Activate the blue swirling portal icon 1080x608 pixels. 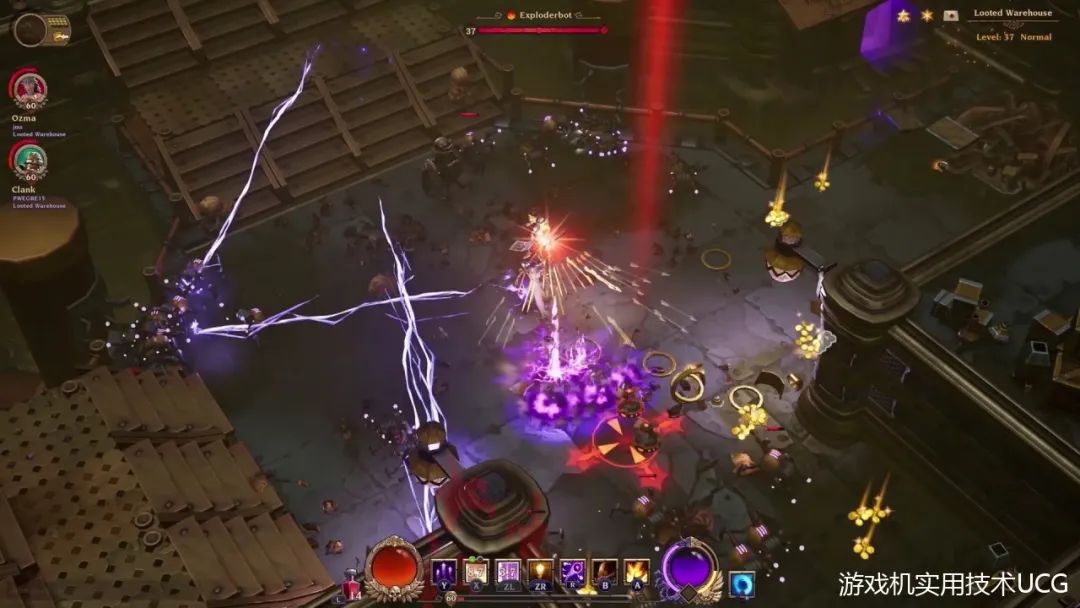click(741, 583)
